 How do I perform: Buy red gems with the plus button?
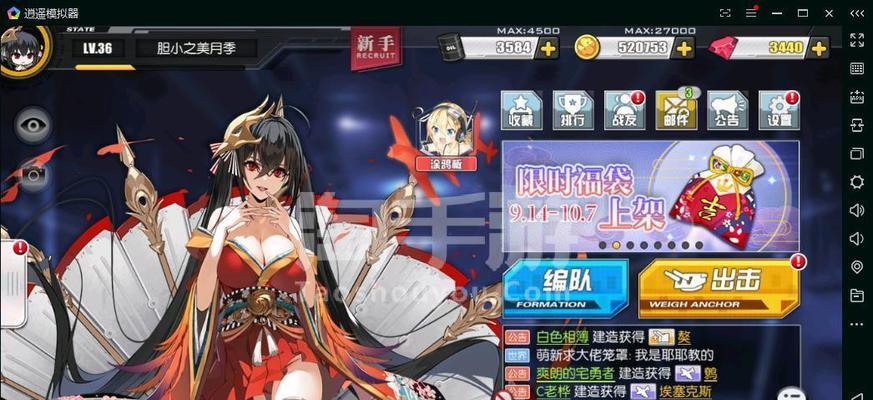817,48
